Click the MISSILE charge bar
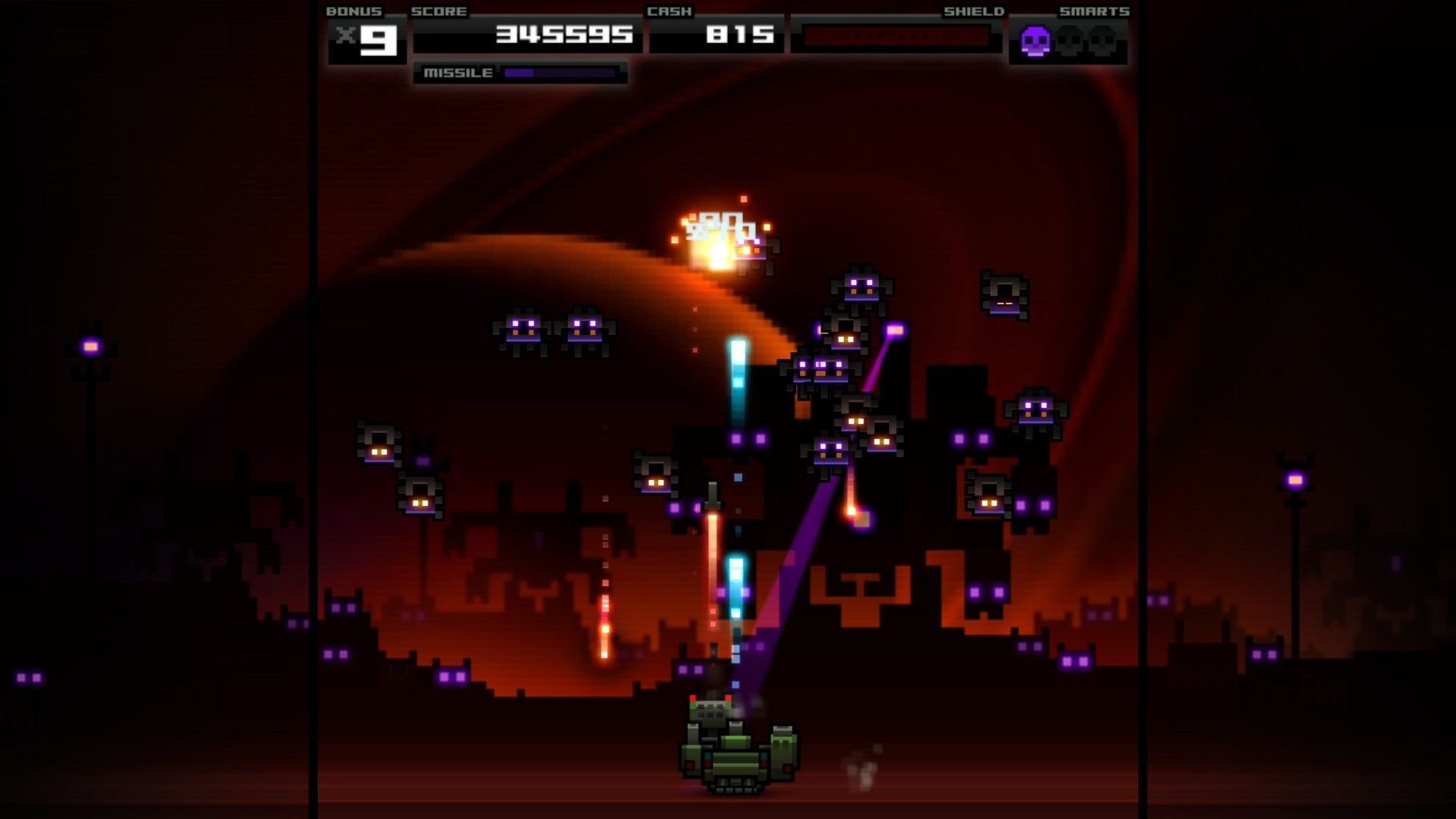Image resolution: width=1456 pixels, height=819 pixels. (x=561, y=74)
